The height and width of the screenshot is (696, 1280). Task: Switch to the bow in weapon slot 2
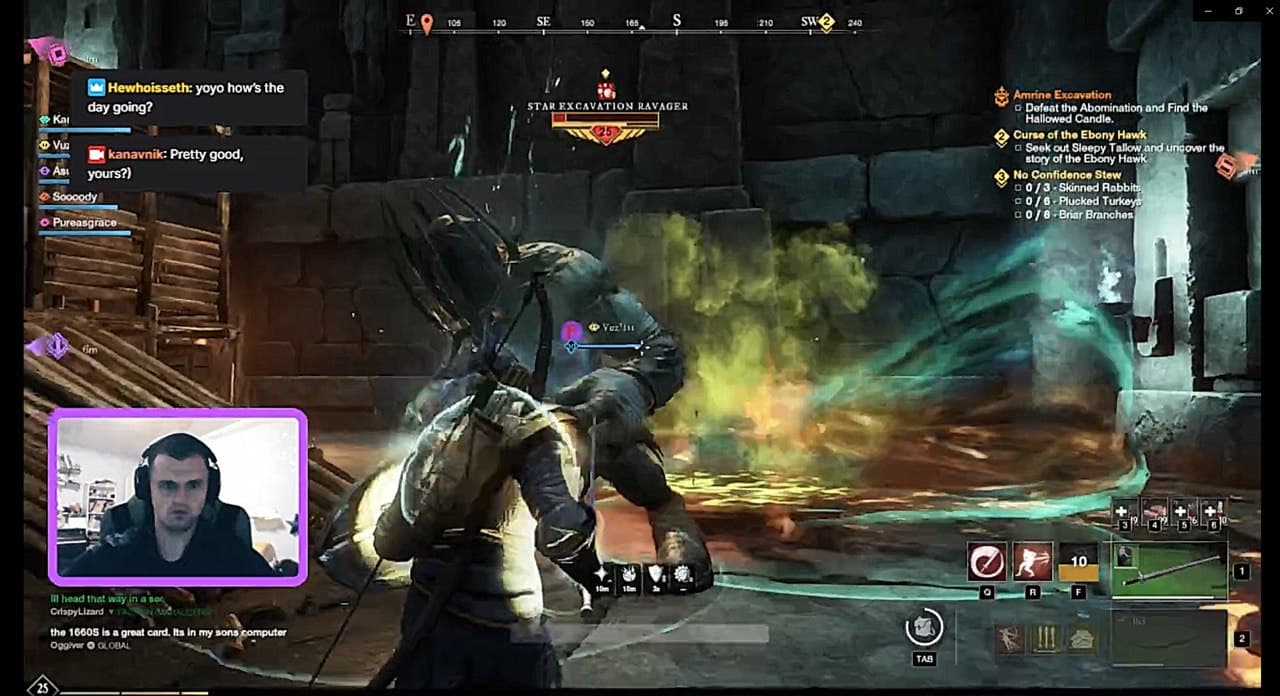pos(1169,638)
